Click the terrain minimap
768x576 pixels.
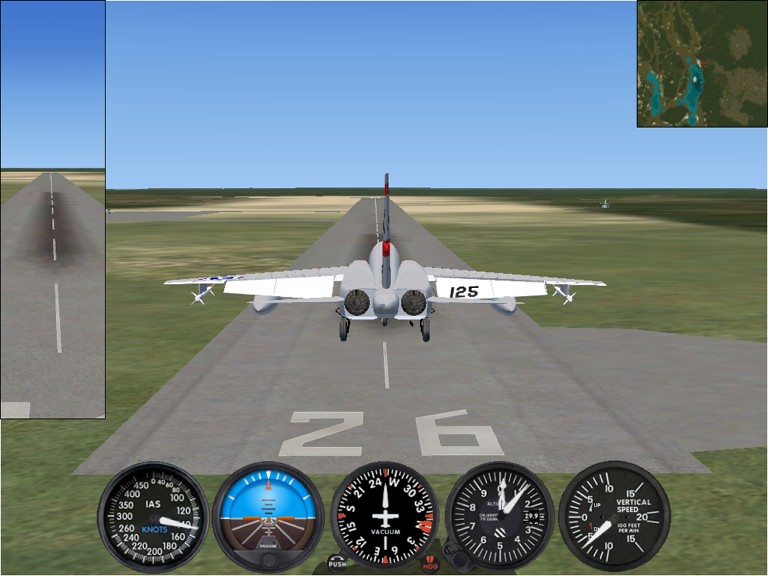[x=702, y=63]
